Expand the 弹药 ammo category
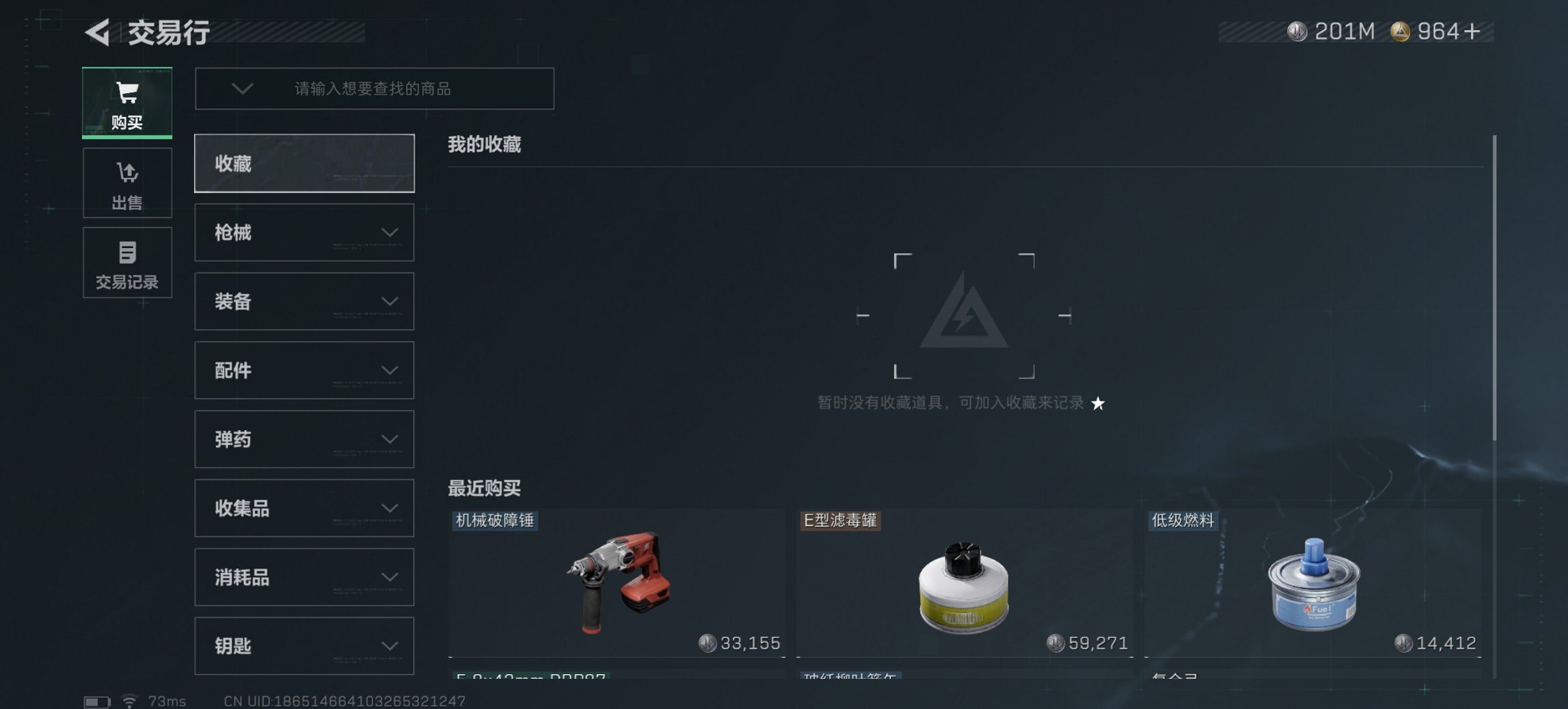The image size is (1568, 709). click(x=303, y=439)
